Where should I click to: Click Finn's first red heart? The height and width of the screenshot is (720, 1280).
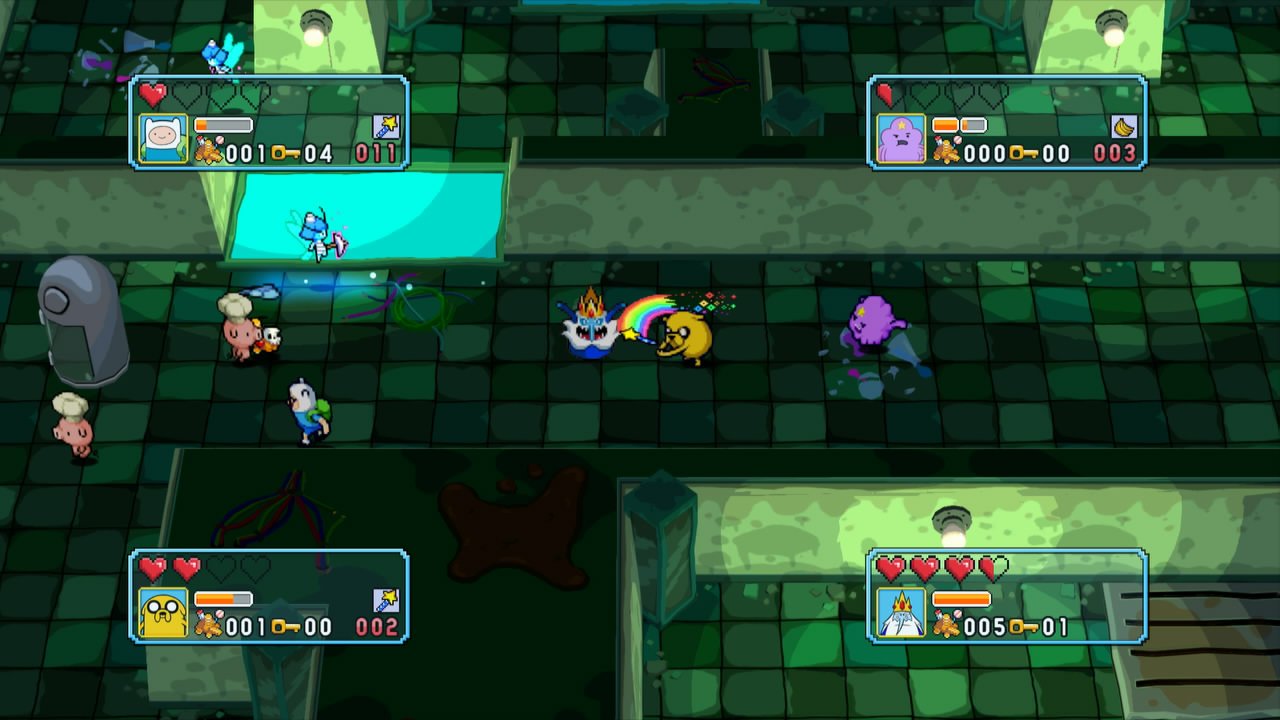pos(152,94)
